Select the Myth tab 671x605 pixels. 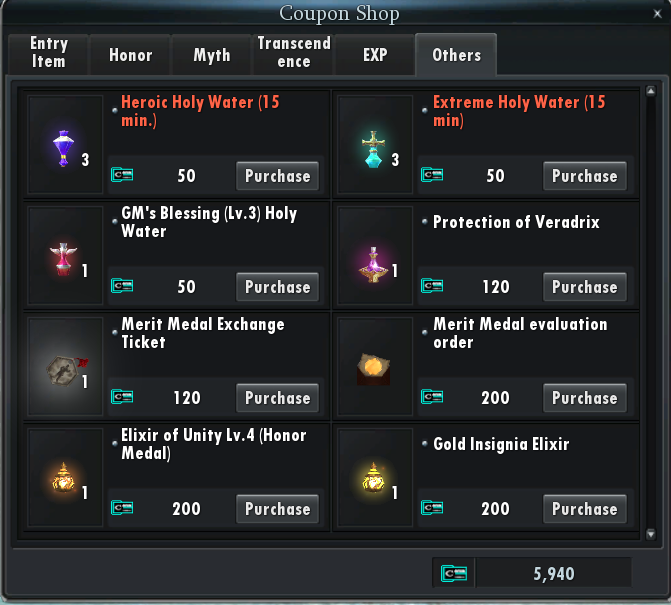tap(212, 55)
